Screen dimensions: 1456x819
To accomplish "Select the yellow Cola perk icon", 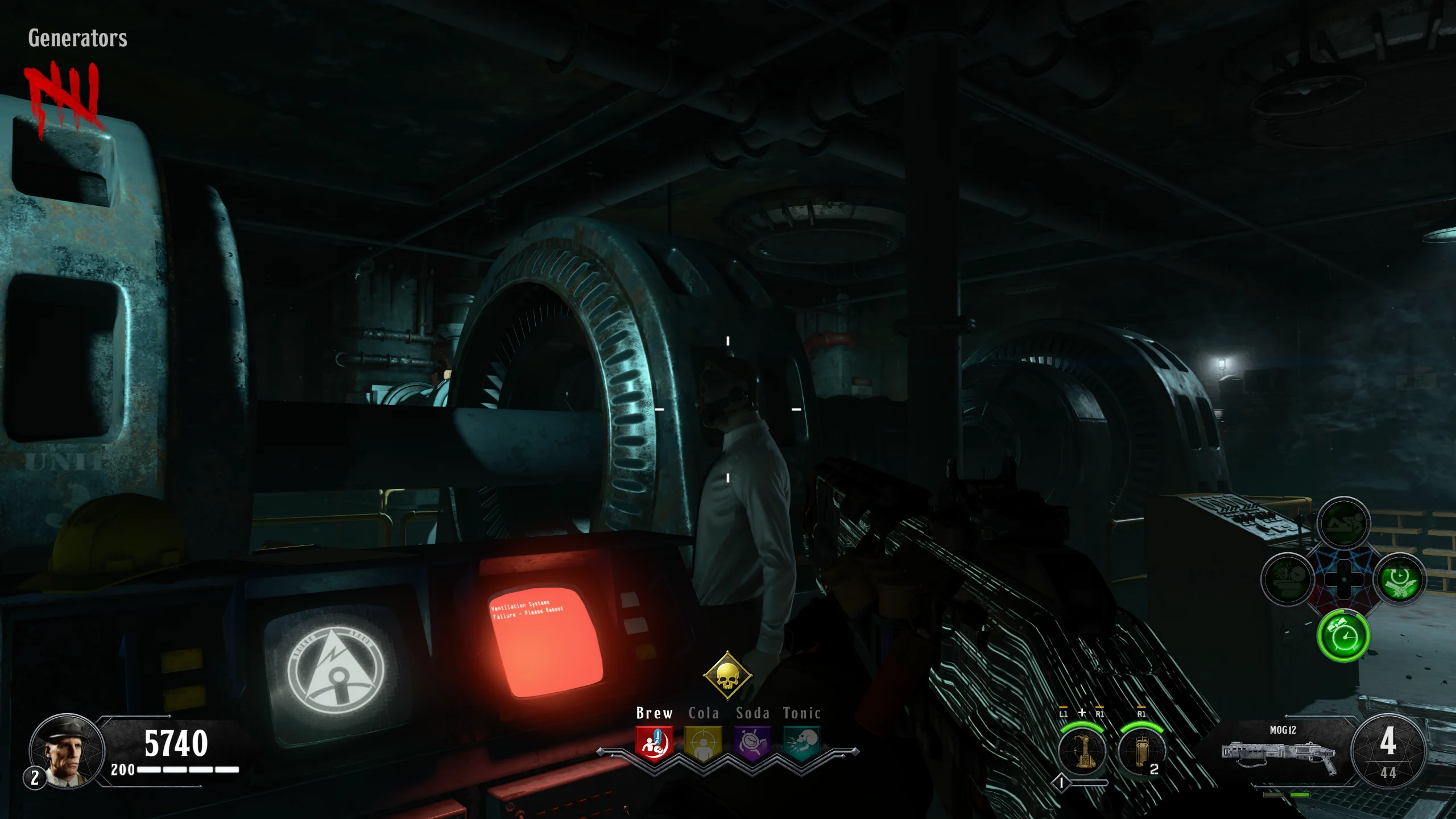I will coord(703,743).
